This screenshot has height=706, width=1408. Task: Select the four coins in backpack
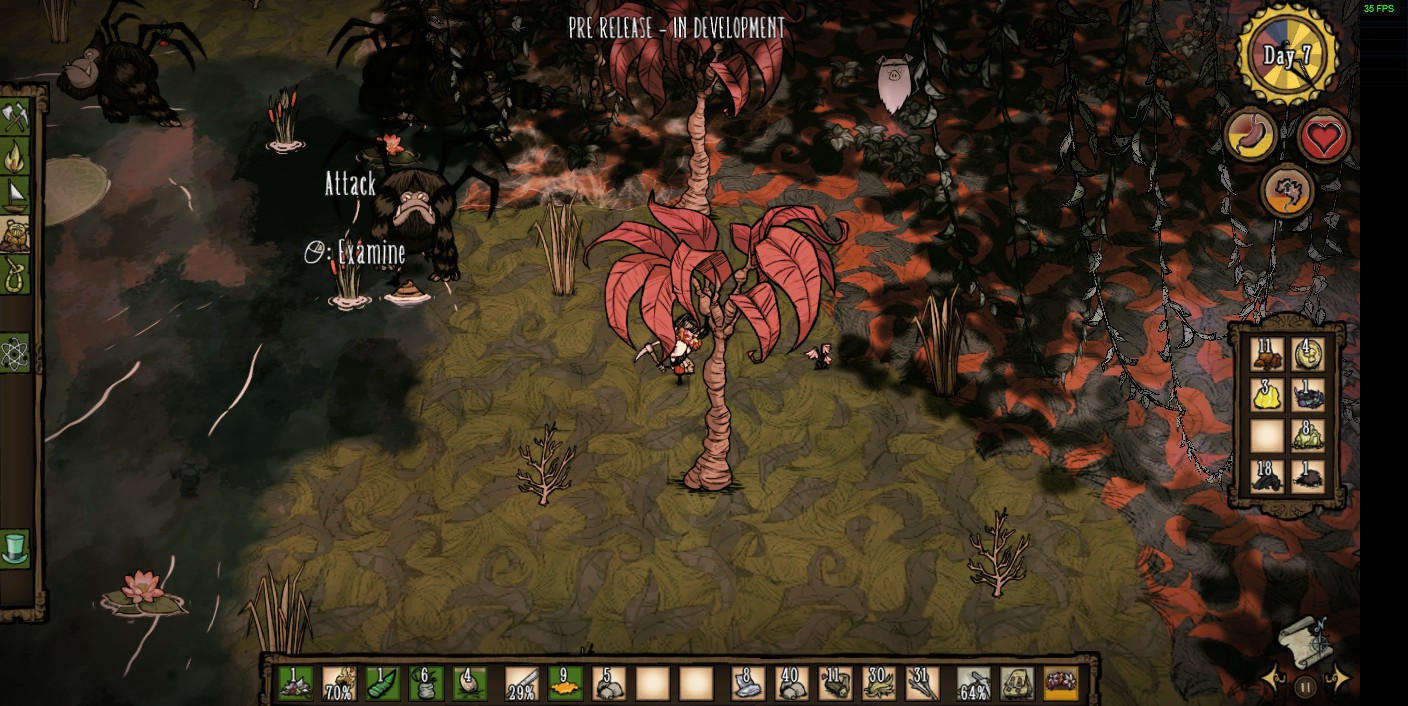[1308, 354]
